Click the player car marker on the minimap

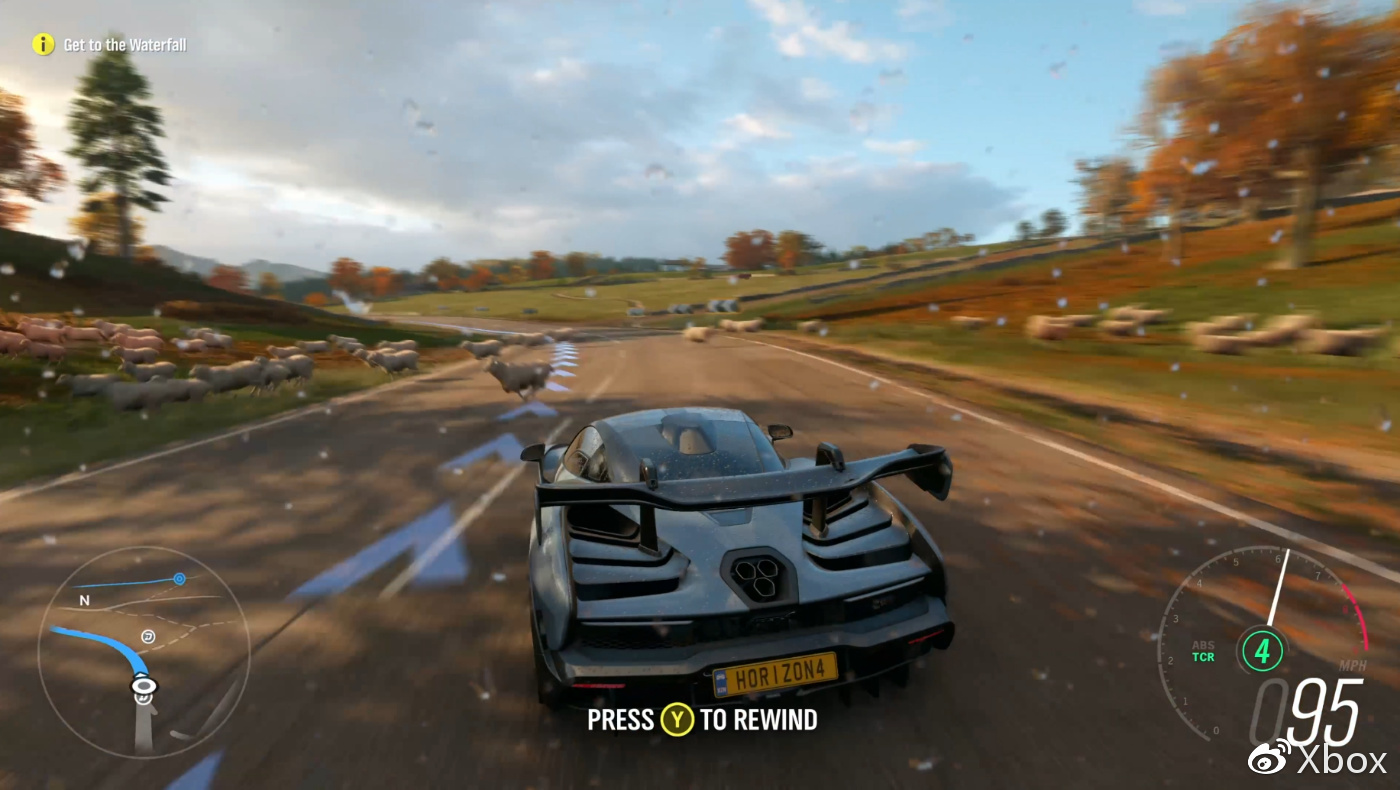point(144,686)
